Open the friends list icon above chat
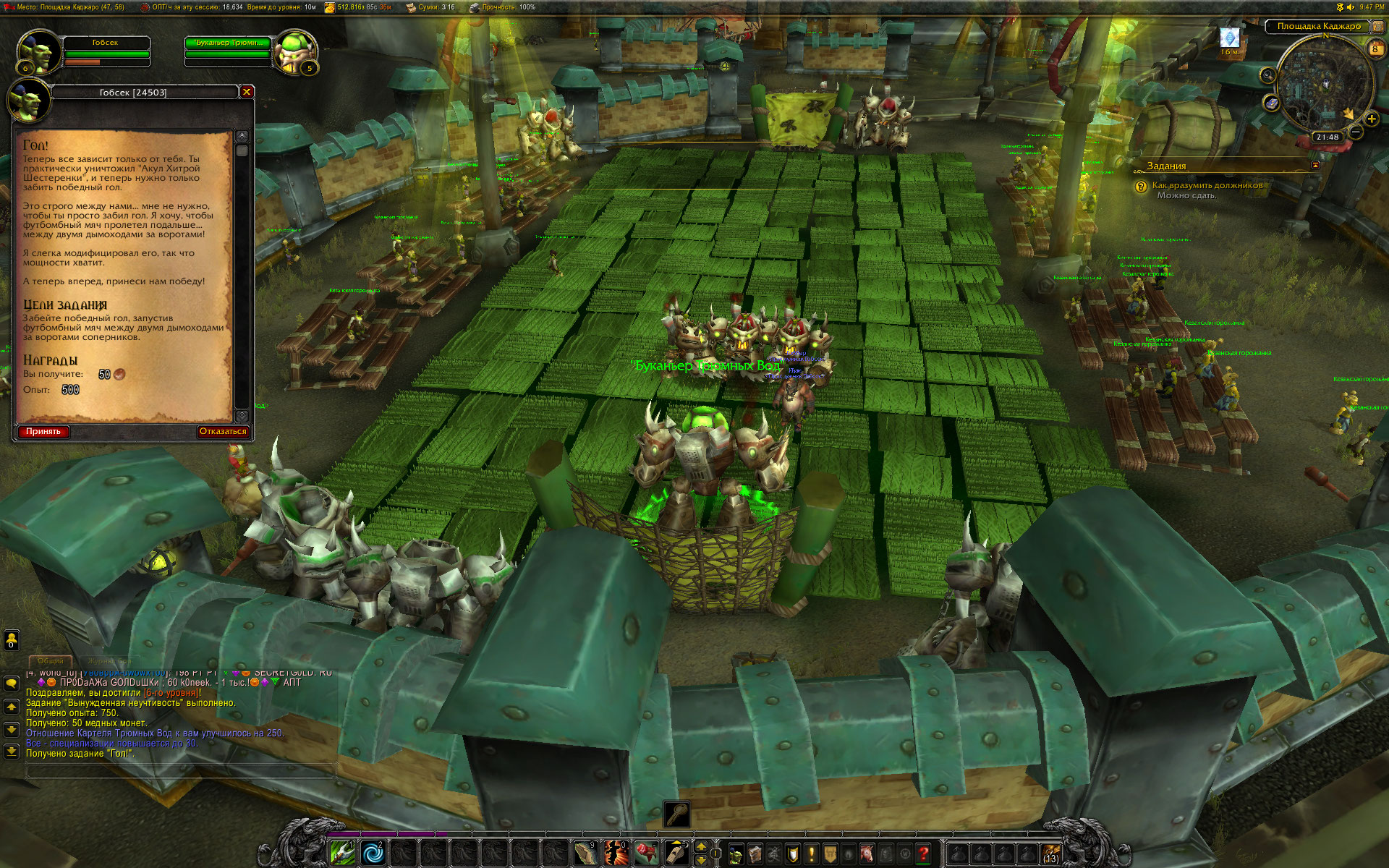 [x=12, y=639]
